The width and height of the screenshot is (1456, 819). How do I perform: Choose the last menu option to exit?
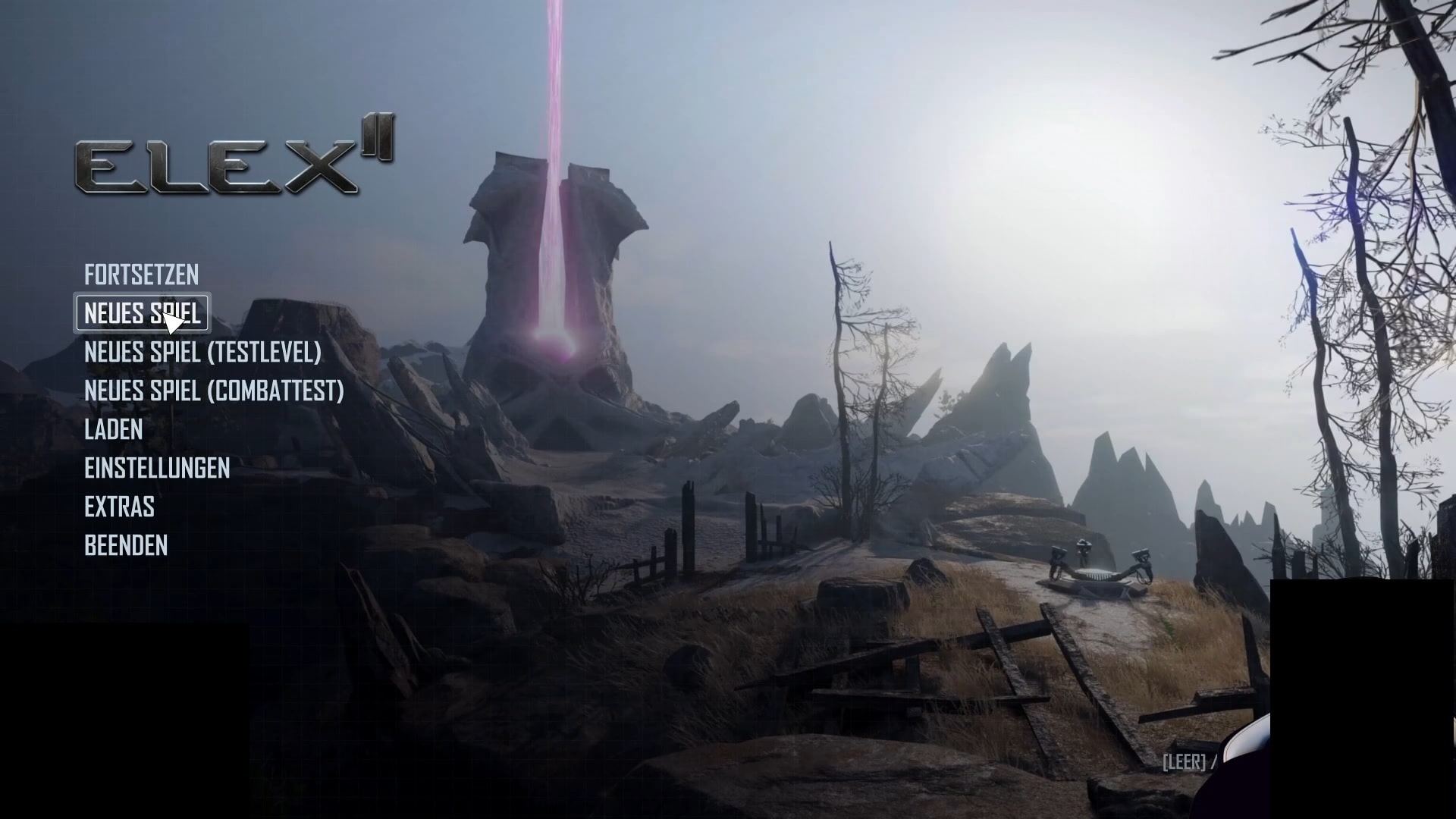click(126, 545)
